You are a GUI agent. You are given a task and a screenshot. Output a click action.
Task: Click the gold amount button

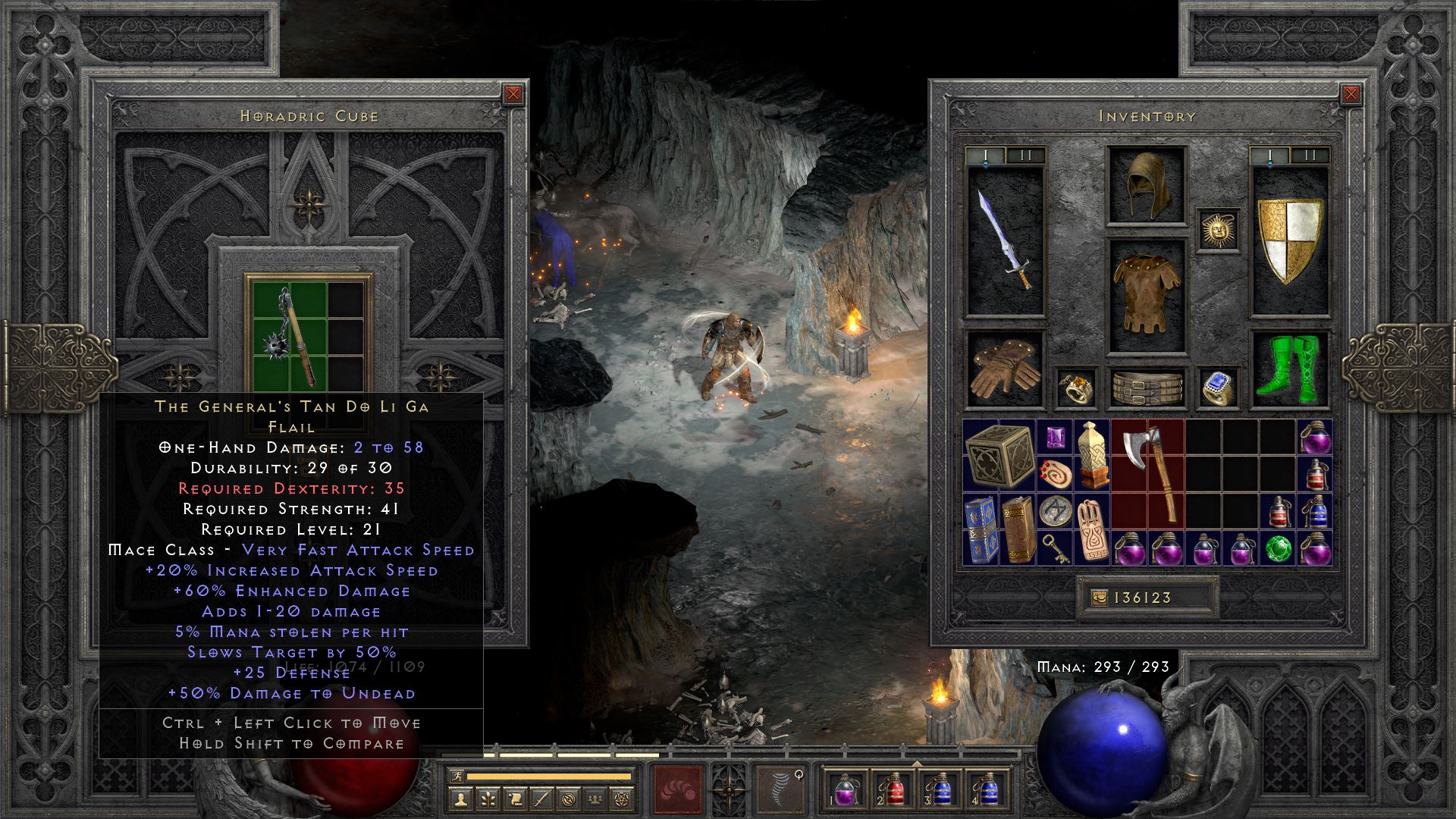(x=1098, y=598)
